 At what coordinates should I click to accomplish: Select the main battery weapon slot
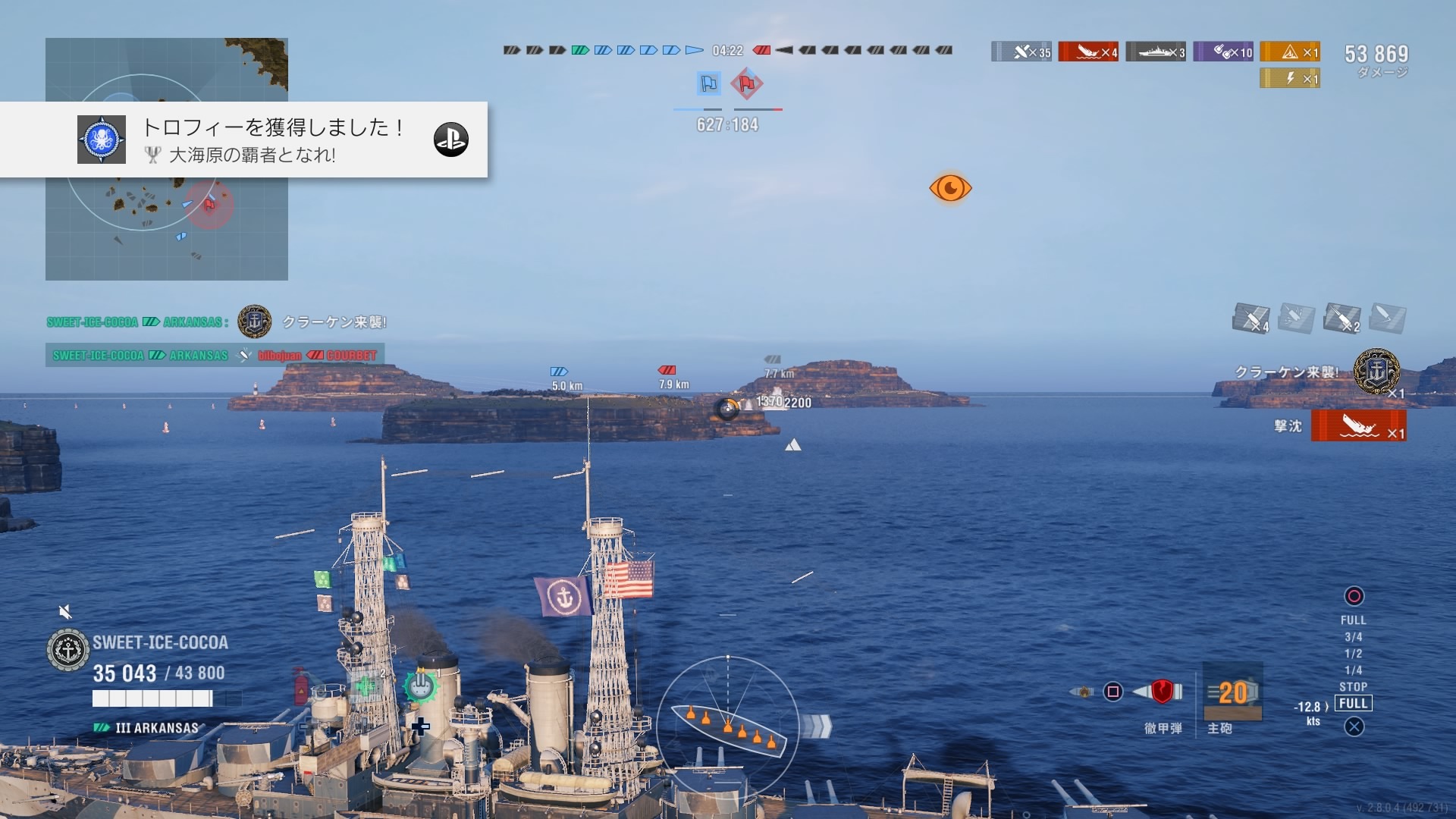1233,692
